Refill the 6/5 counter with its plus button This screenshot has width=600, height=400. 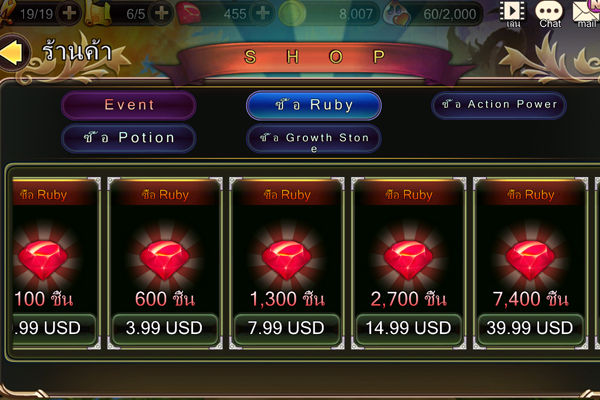(161, 14)
